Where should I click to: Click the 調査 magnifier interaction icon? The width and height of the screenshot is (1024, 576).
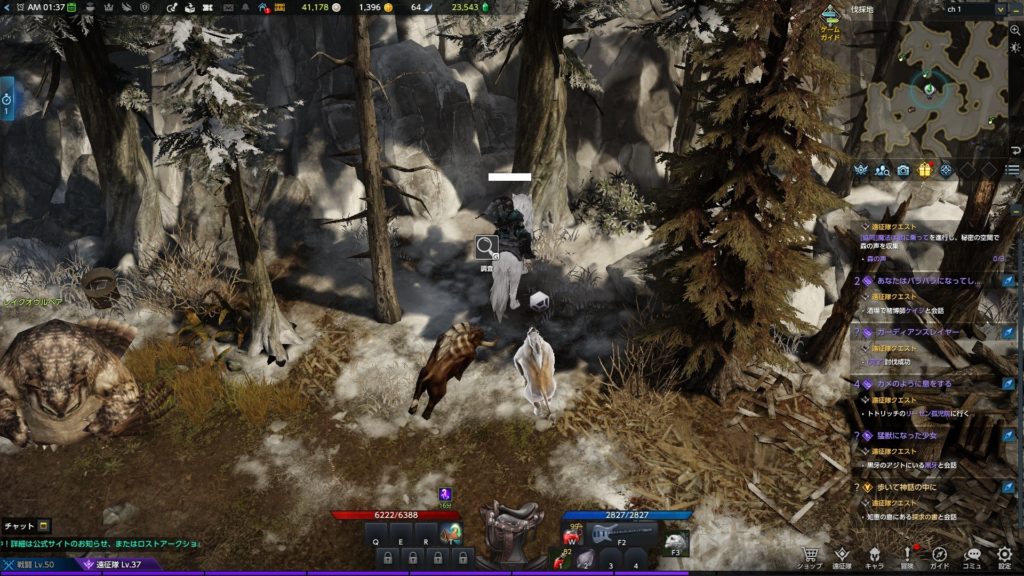pos(486,246)
